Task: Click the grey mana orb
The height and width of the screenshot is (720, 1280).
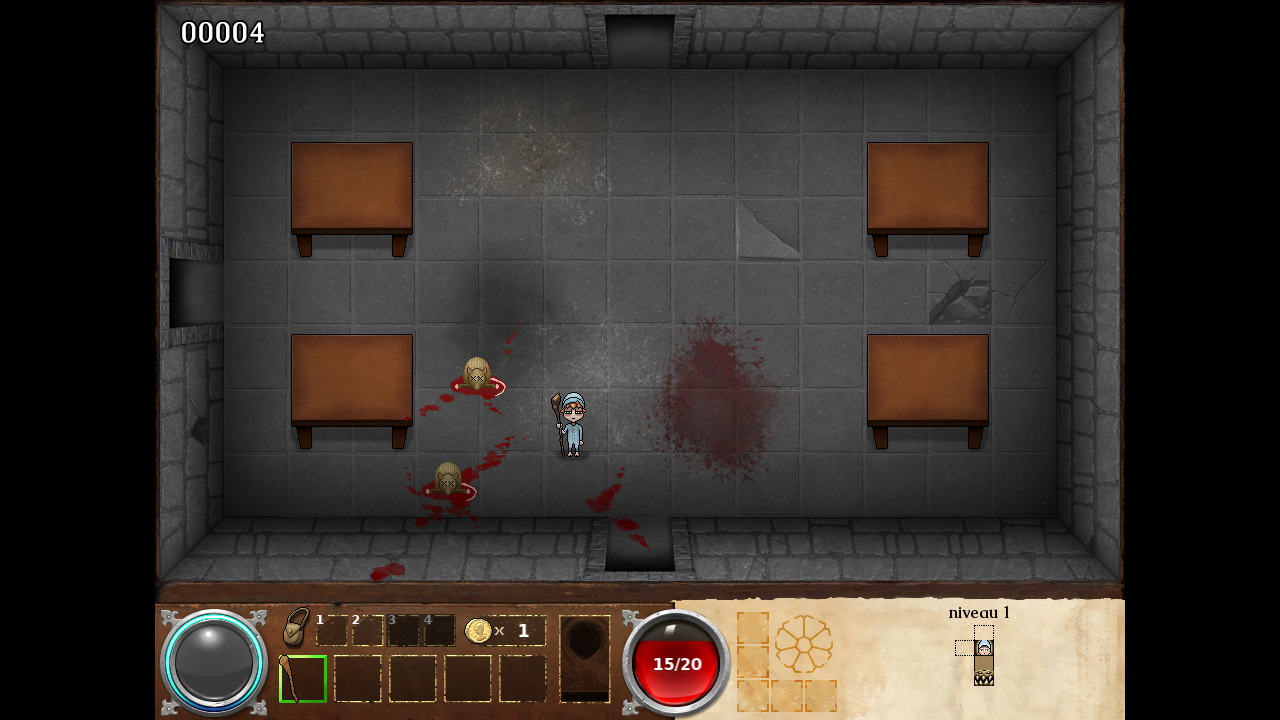Action: (x=214, y=662)
